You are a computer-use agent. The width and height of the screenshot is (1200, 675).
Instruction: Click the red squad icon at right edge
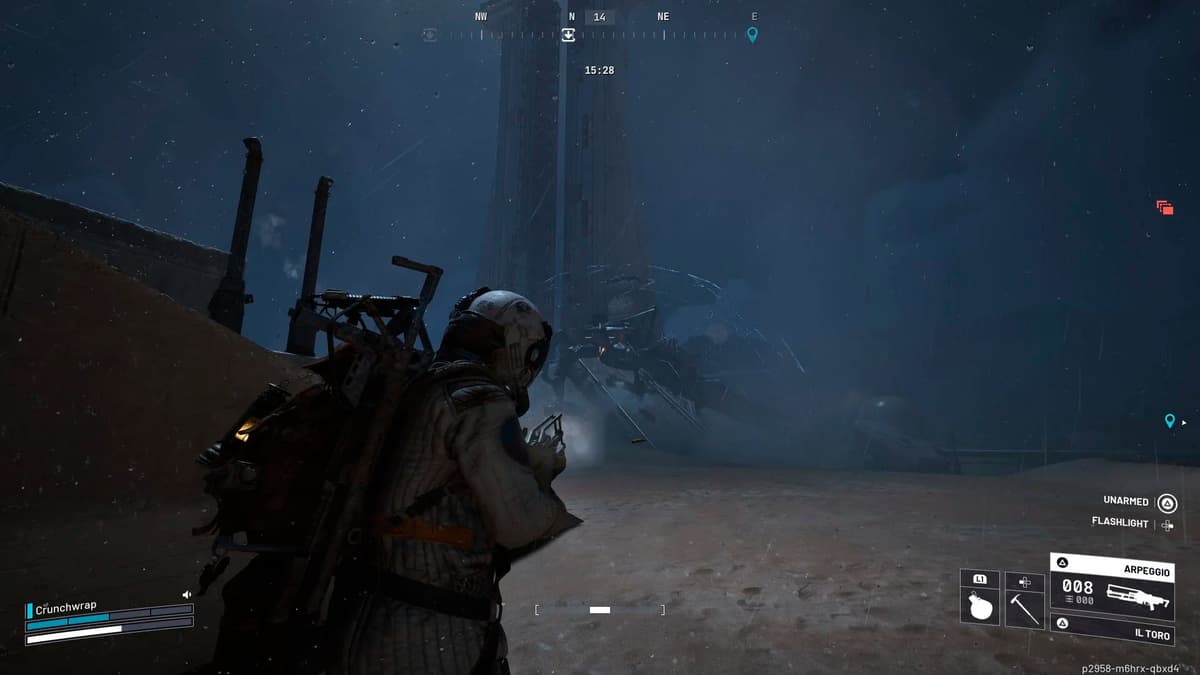[x=1164, y=207]
